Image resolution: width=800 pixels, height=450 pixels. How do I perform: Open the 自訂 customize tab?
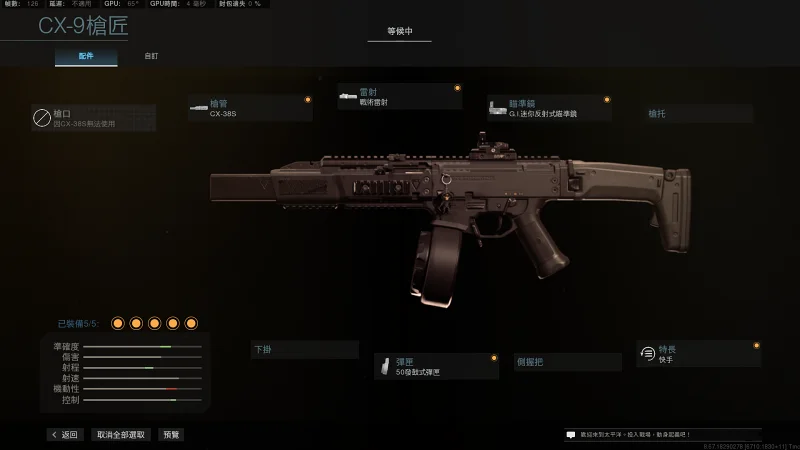click(x=150, y=56)
